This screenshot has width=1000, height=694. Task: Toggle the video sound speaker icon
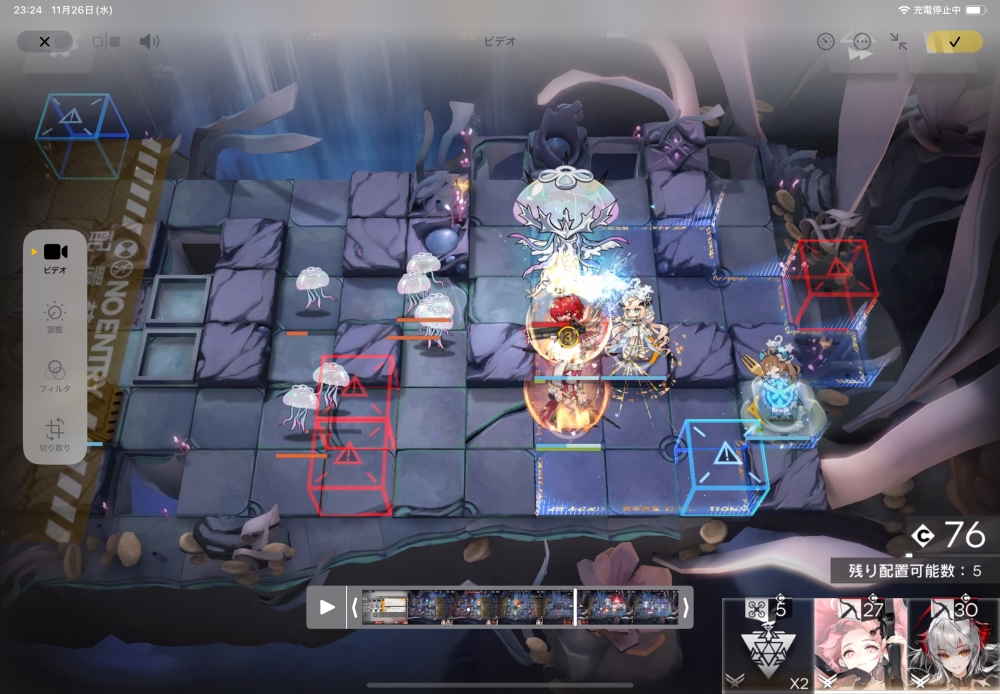click(149, 42)
